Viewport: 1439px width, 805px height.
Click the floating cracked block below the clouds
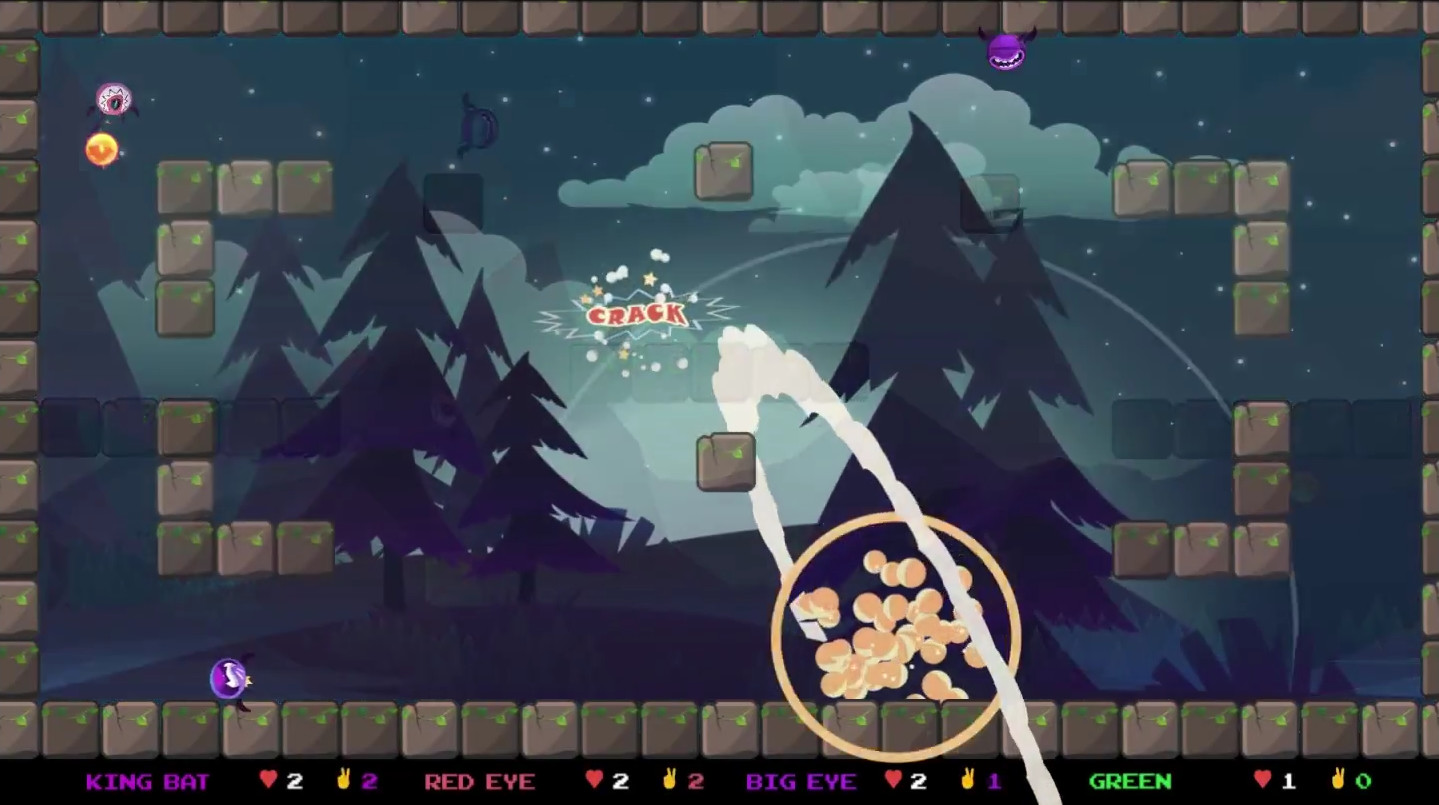point(725,170)
